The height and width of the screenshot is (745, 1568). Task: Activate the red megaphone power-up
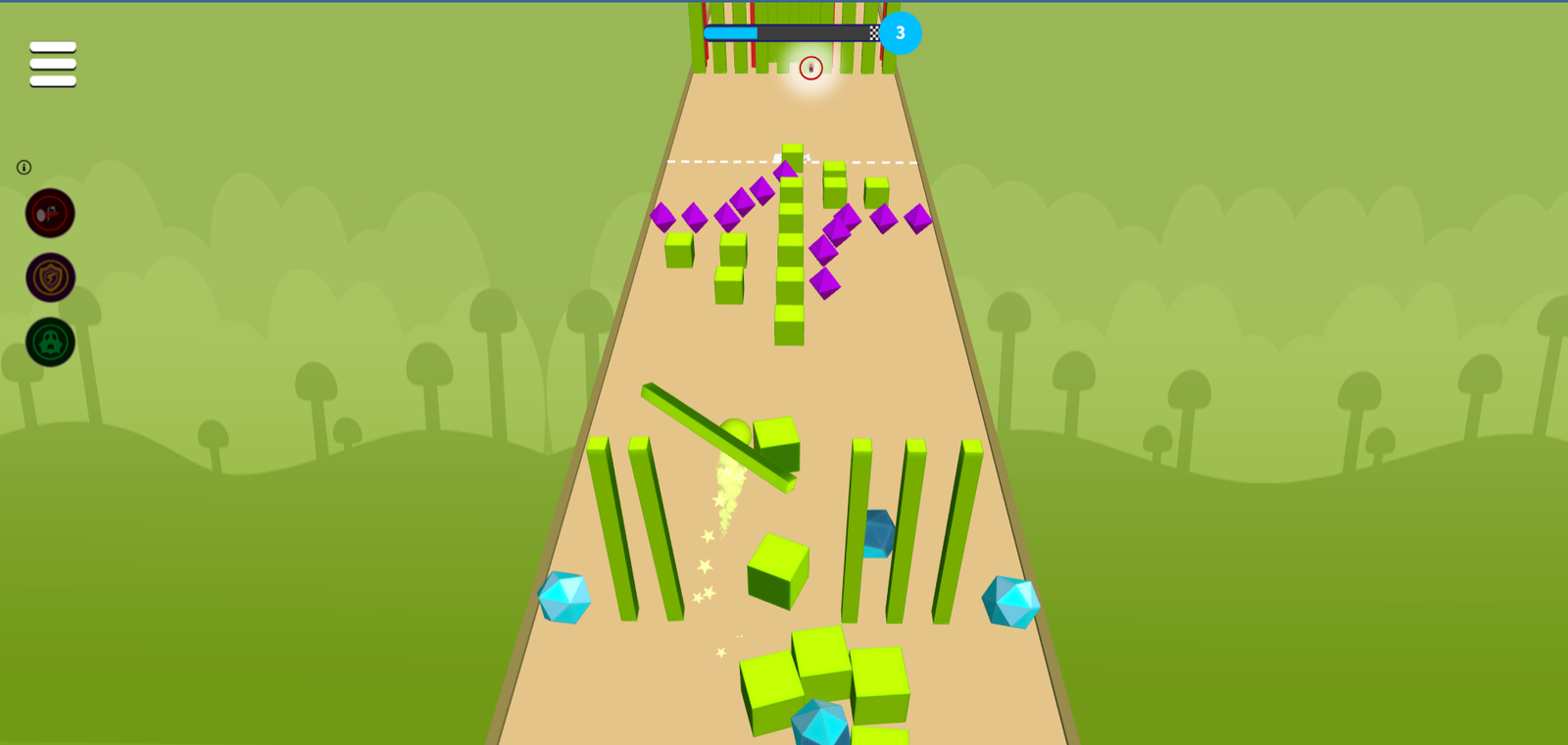[x=50, y=214]
